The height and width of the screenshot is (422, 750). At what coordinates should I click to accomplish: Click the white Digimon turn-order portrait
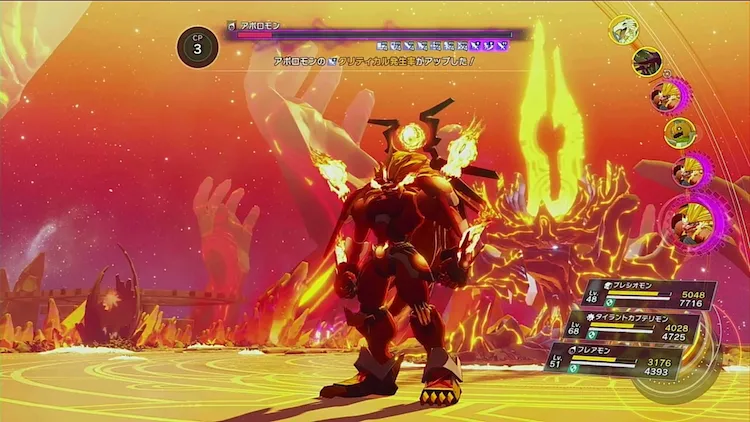coord(623,29)
